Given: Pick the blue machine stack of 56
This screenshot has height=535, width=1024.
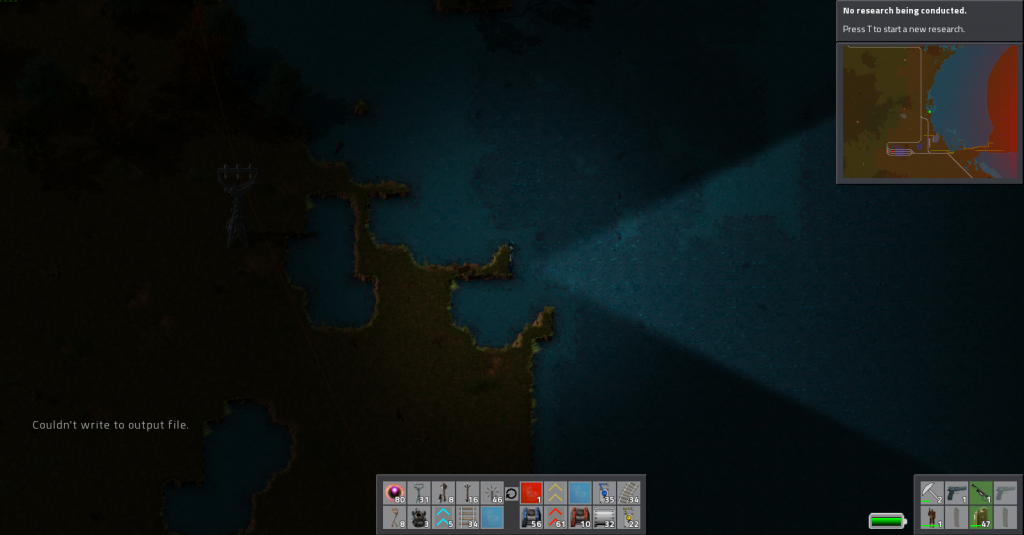Looking at the screenshot, I should point(531,518).
